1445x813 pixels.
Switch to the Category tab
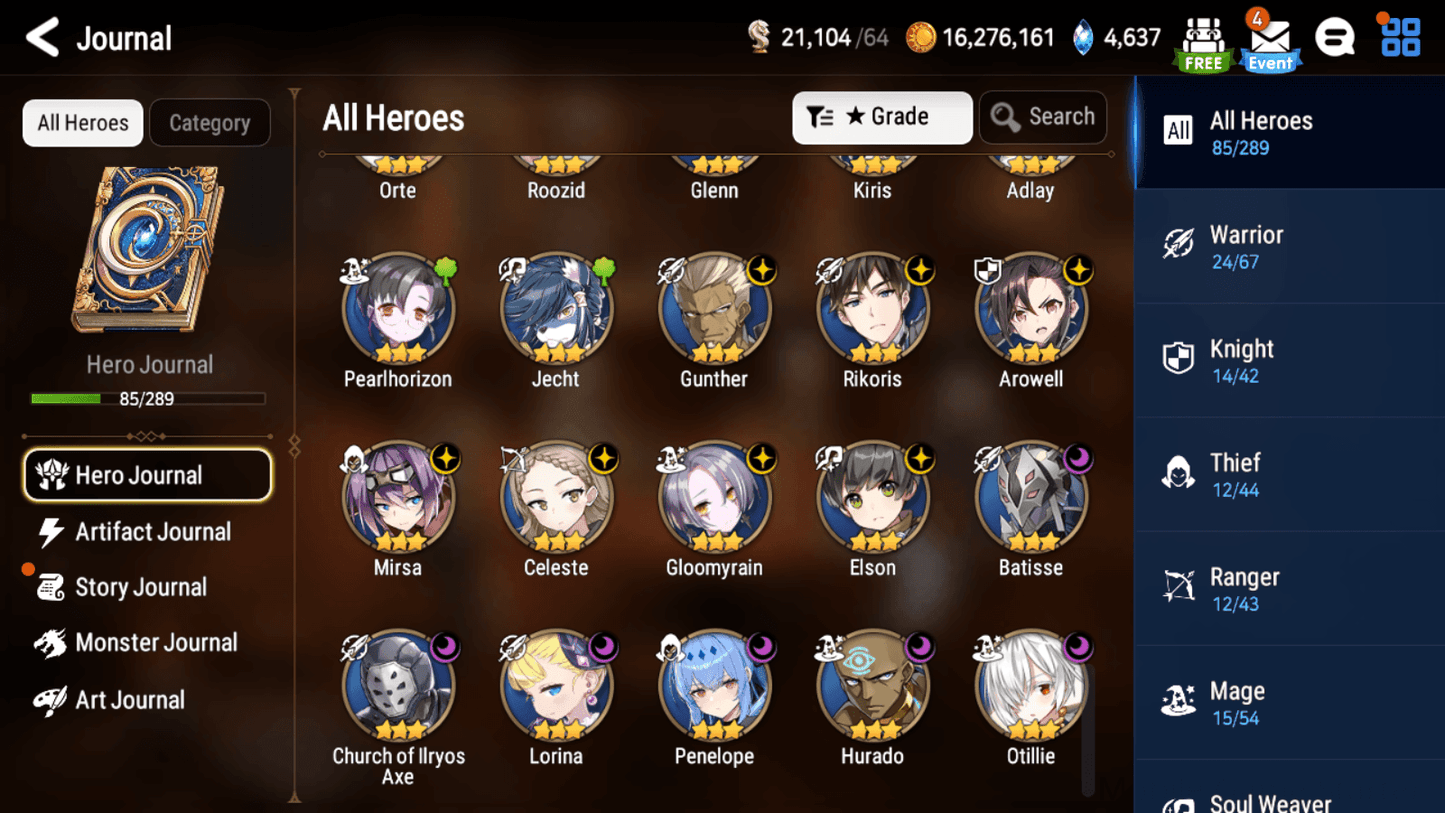tap(209, 123)
